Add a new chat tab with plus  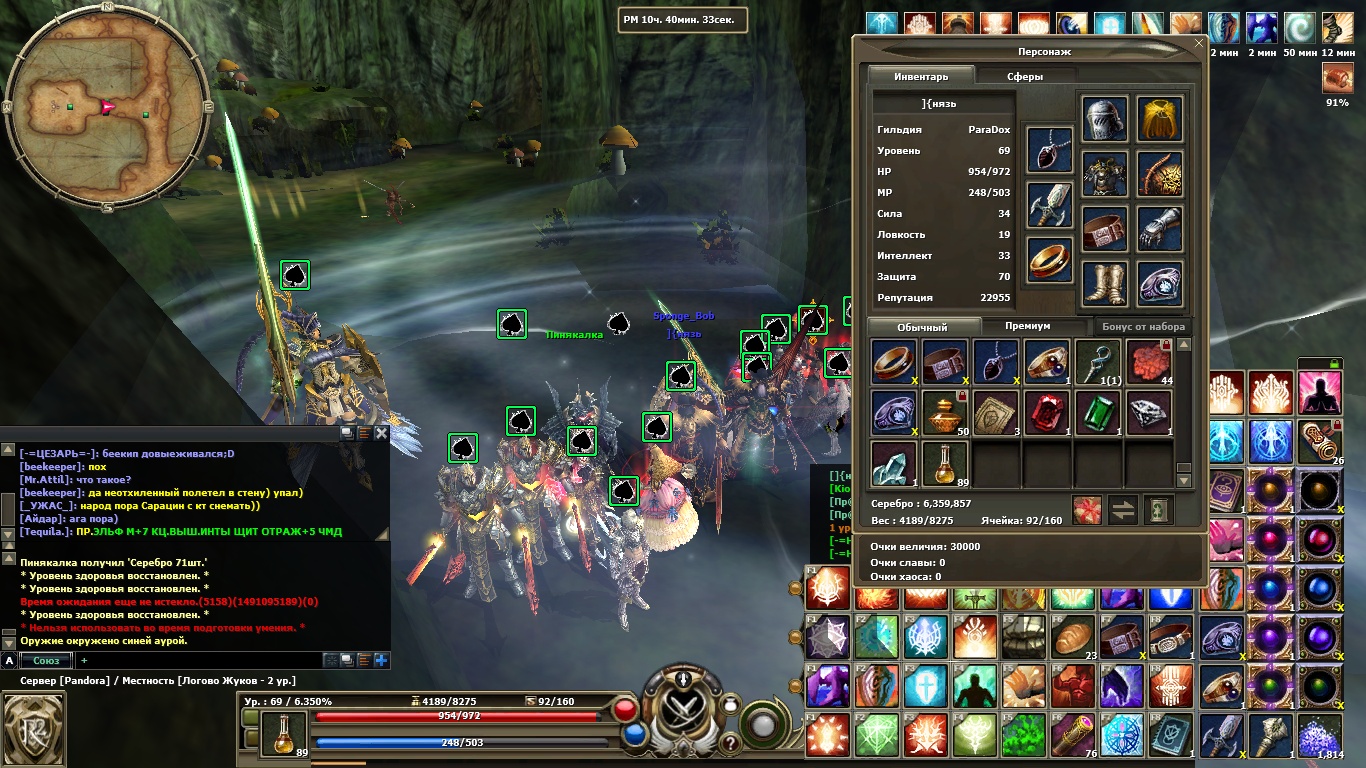click(84, 660)
